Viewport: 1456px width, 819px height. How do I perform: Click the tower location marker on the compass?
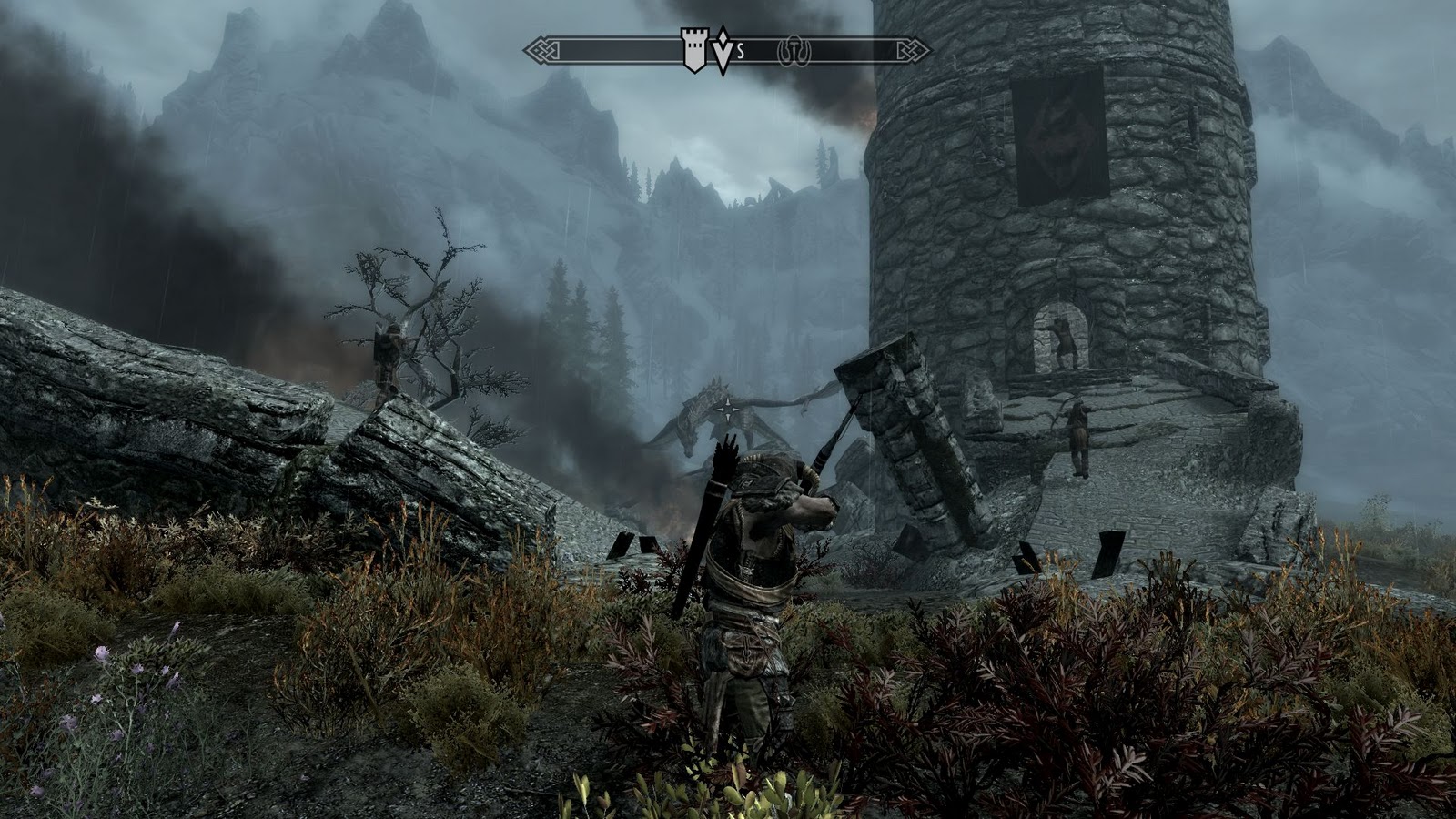pos(693,49)
